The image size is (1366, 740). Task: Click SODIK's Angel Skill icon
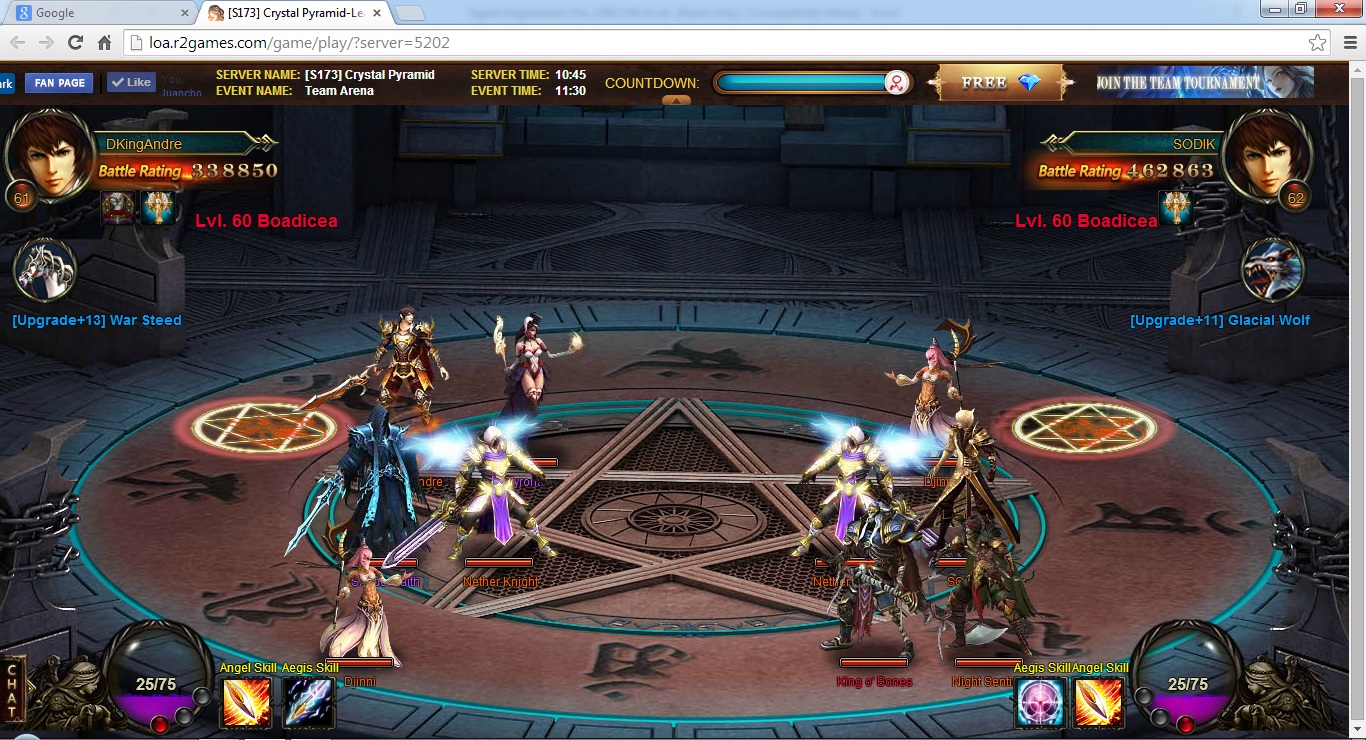(x=1099, y=702)
